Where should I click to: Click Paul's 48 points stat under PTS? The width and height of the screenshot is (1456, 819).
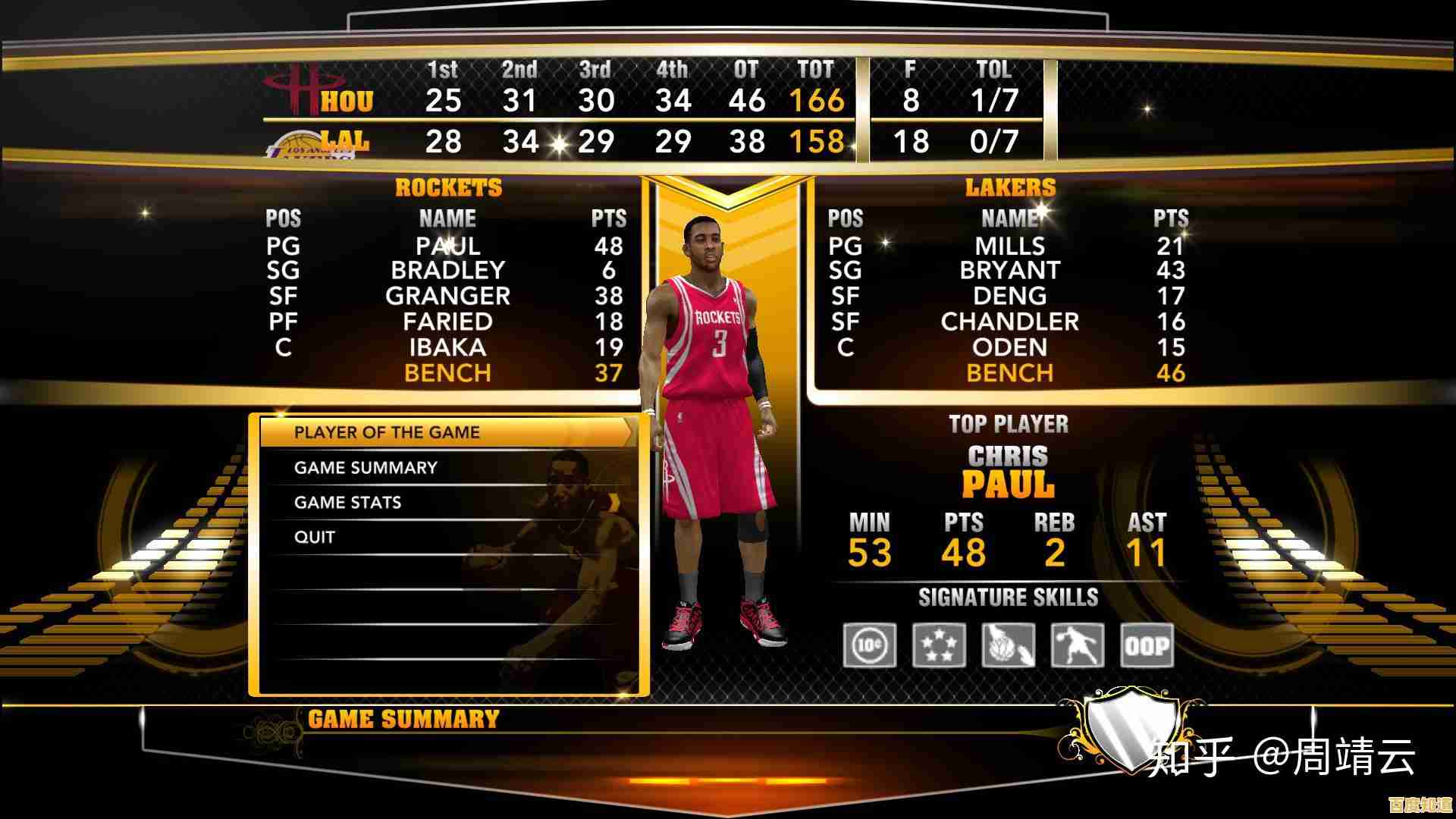tap(965, 554)
